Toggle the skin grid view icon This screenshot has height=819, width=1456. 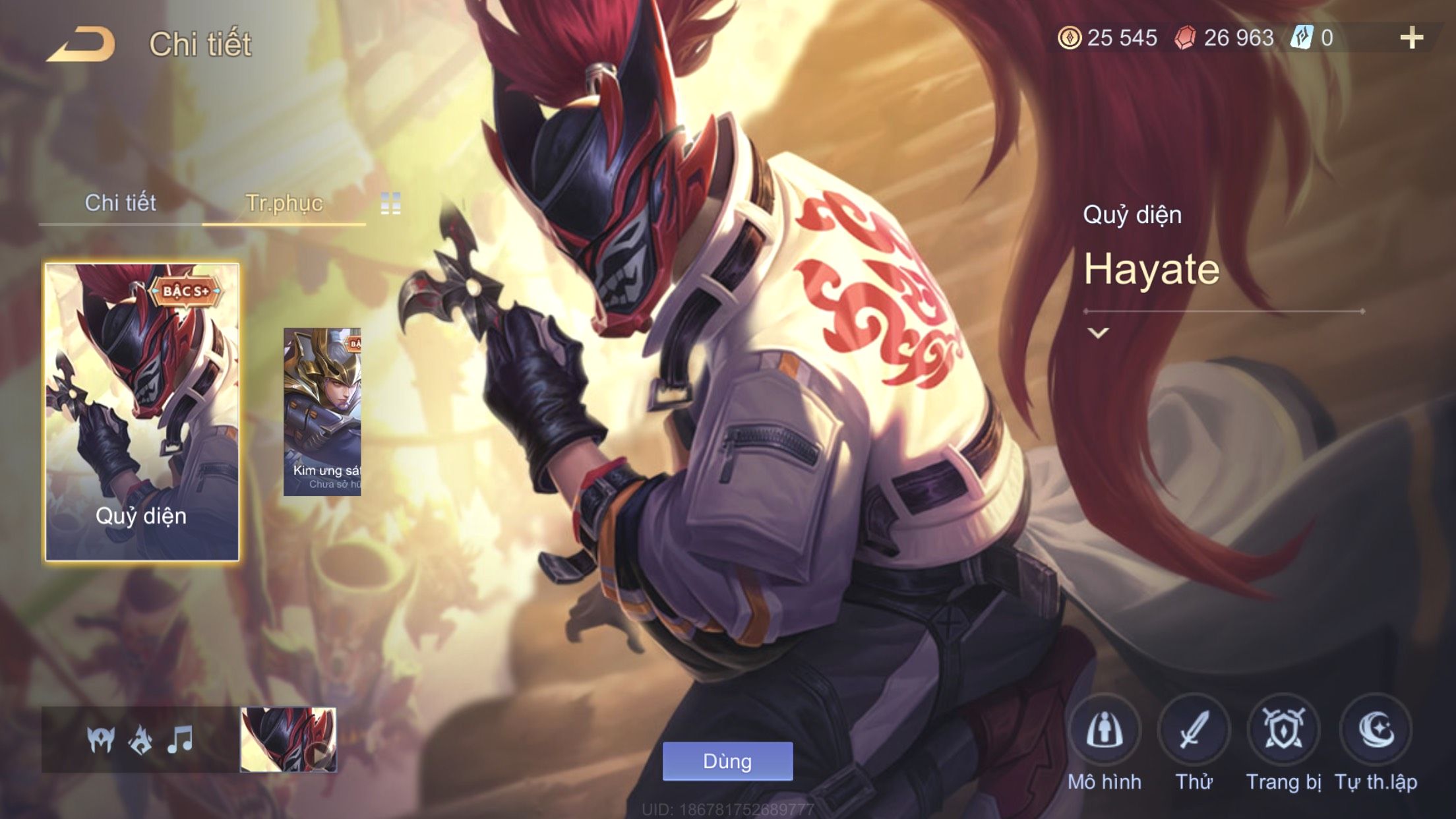(x=390, y=204)
